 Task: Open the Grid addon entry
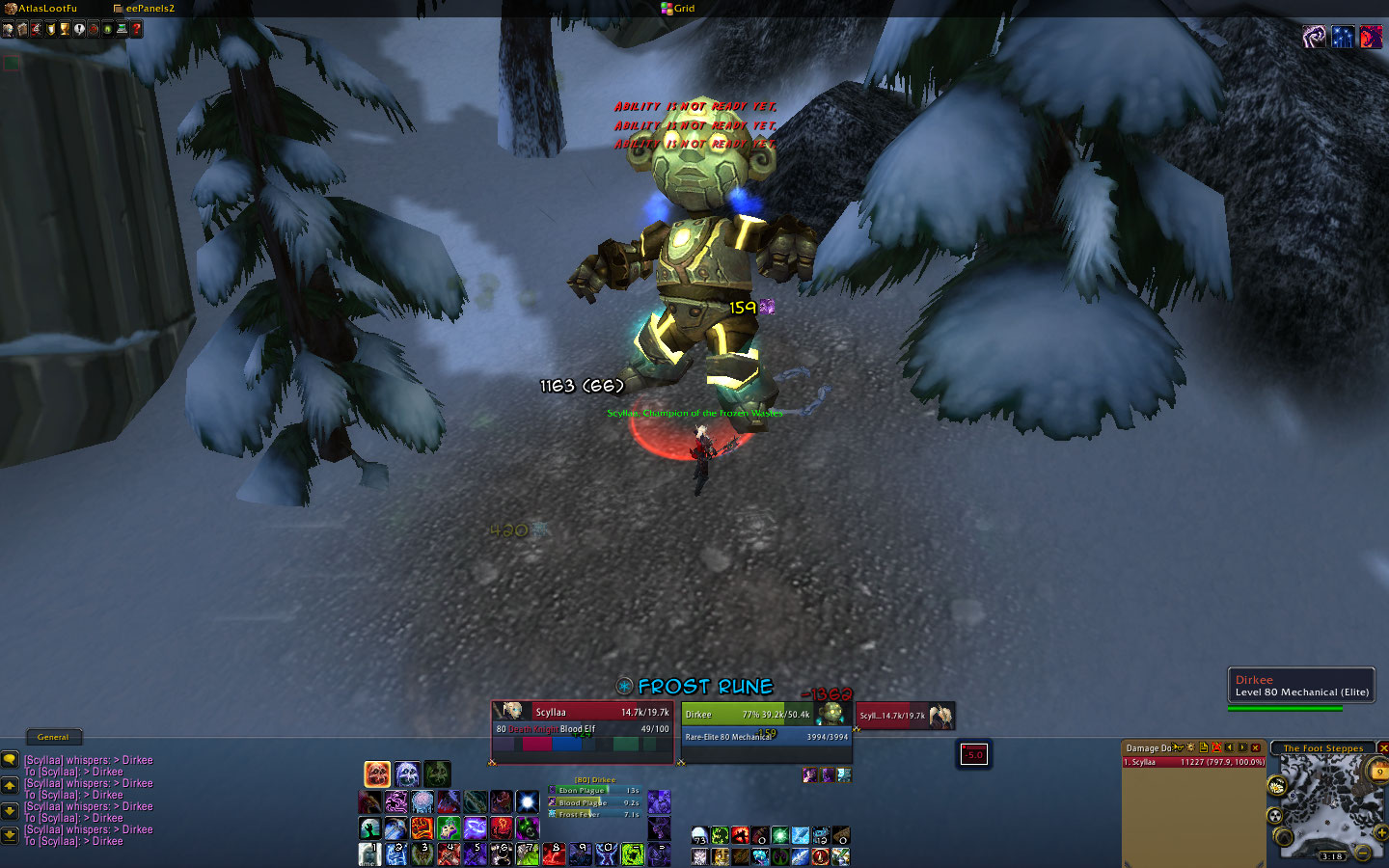tap(678, 9)
